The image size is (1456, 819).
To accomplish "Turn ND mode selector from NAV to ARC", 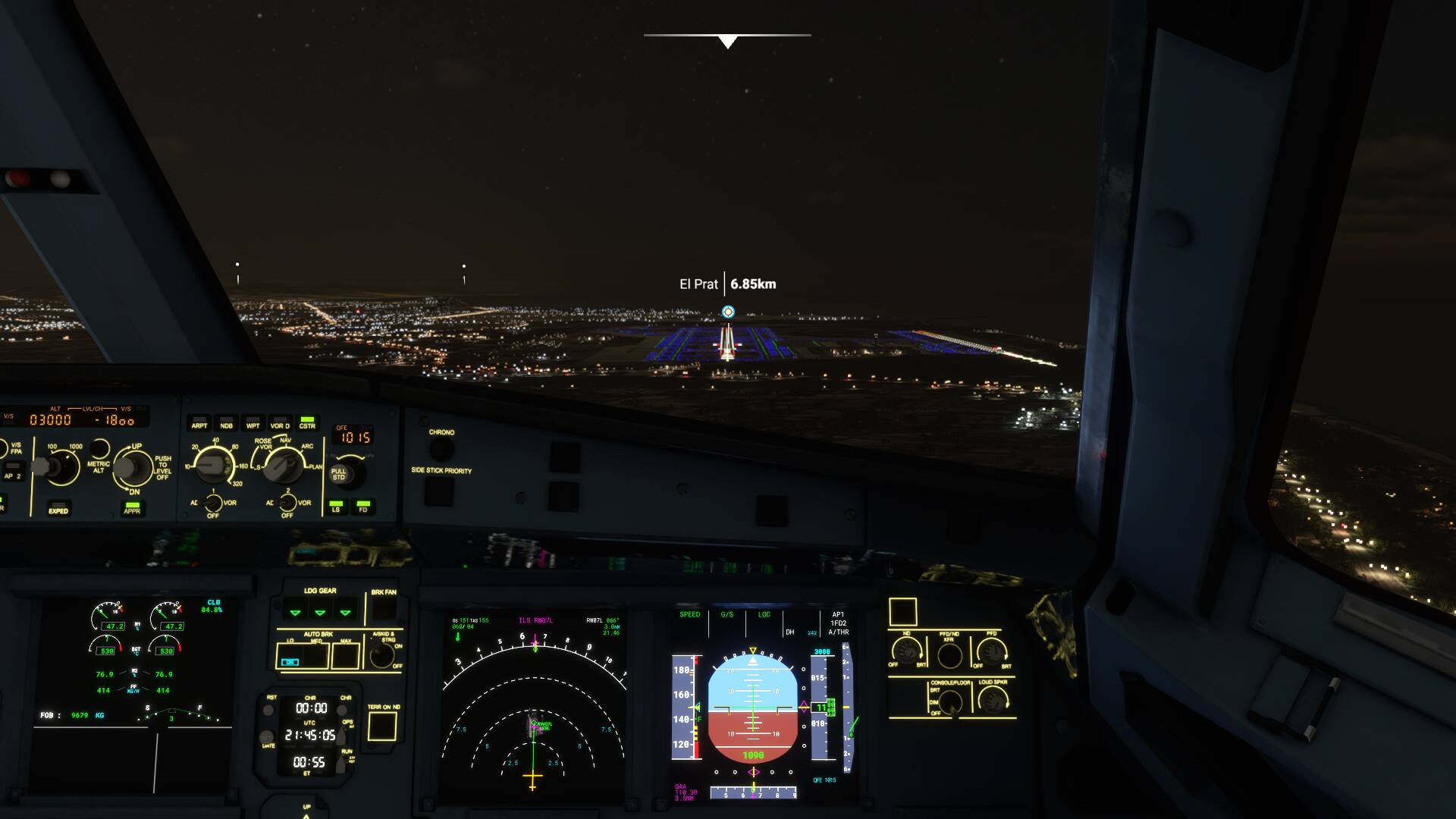I will tap(284, 467).
